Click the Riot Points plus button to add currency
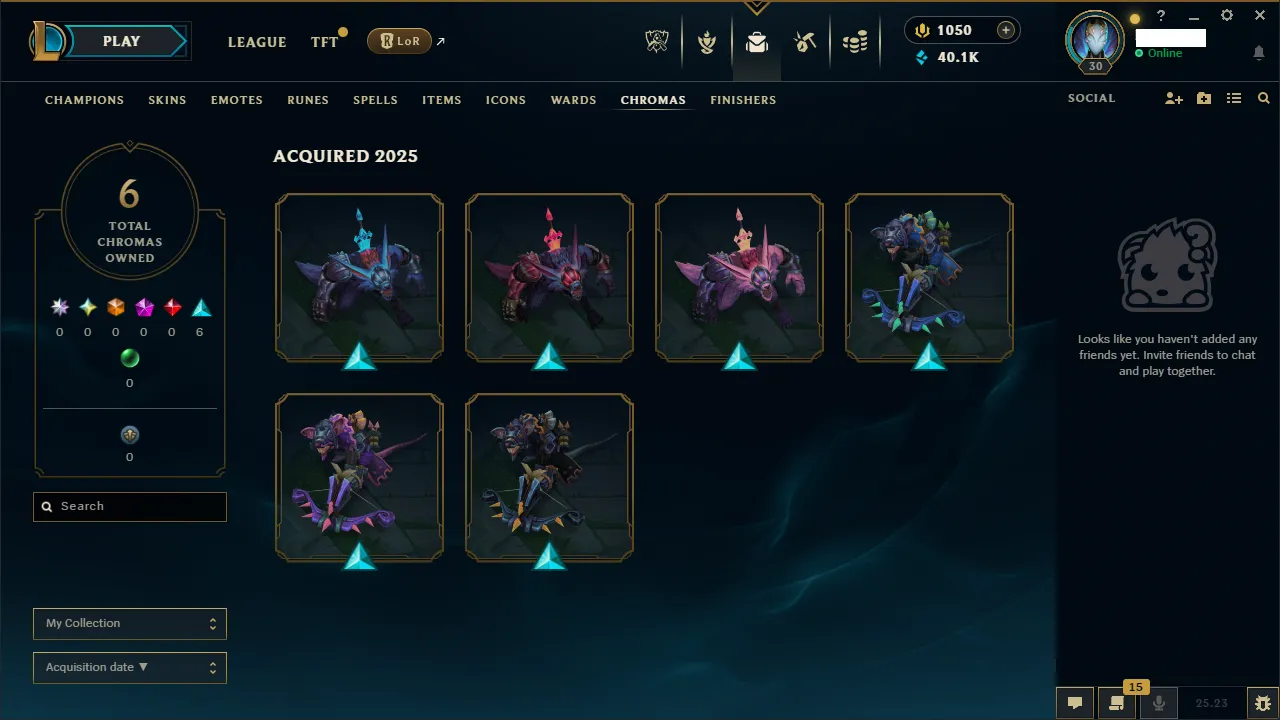Screen dimensions: 1280x720 click(x=1005, y=30)
